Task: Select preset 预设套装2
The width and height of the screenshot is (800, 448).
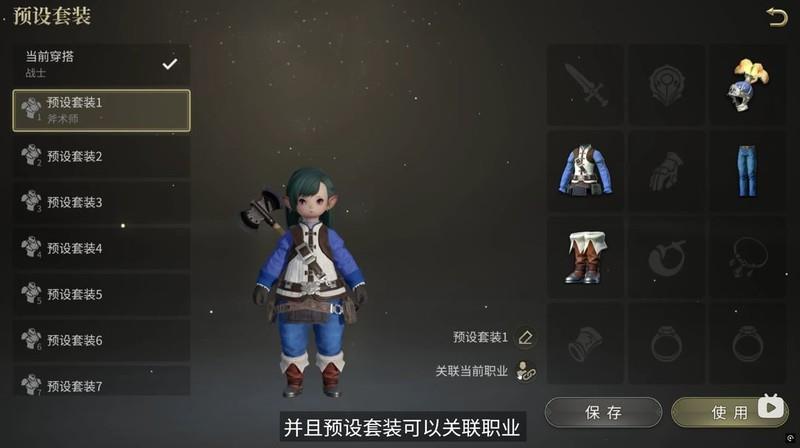Action: click(x=101, y=156)
